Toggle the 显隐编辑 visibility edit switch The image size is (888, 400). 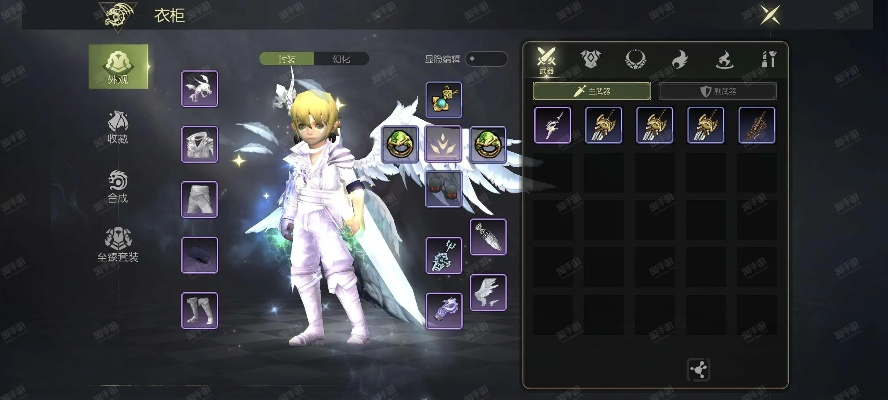(x=486, y=59)
